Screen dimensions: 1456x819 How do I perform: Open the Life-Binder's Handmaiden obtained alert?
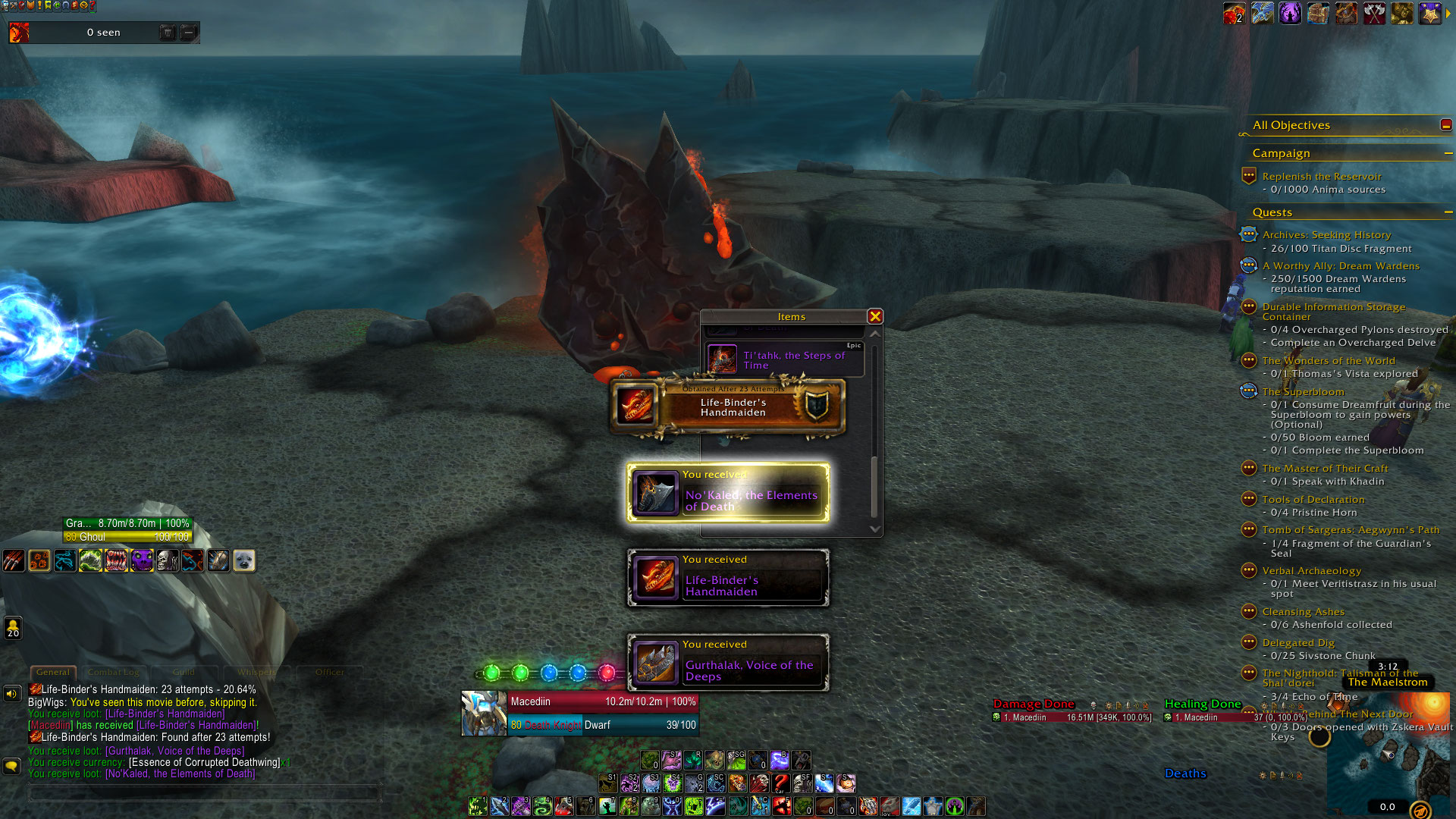point(728,407)
